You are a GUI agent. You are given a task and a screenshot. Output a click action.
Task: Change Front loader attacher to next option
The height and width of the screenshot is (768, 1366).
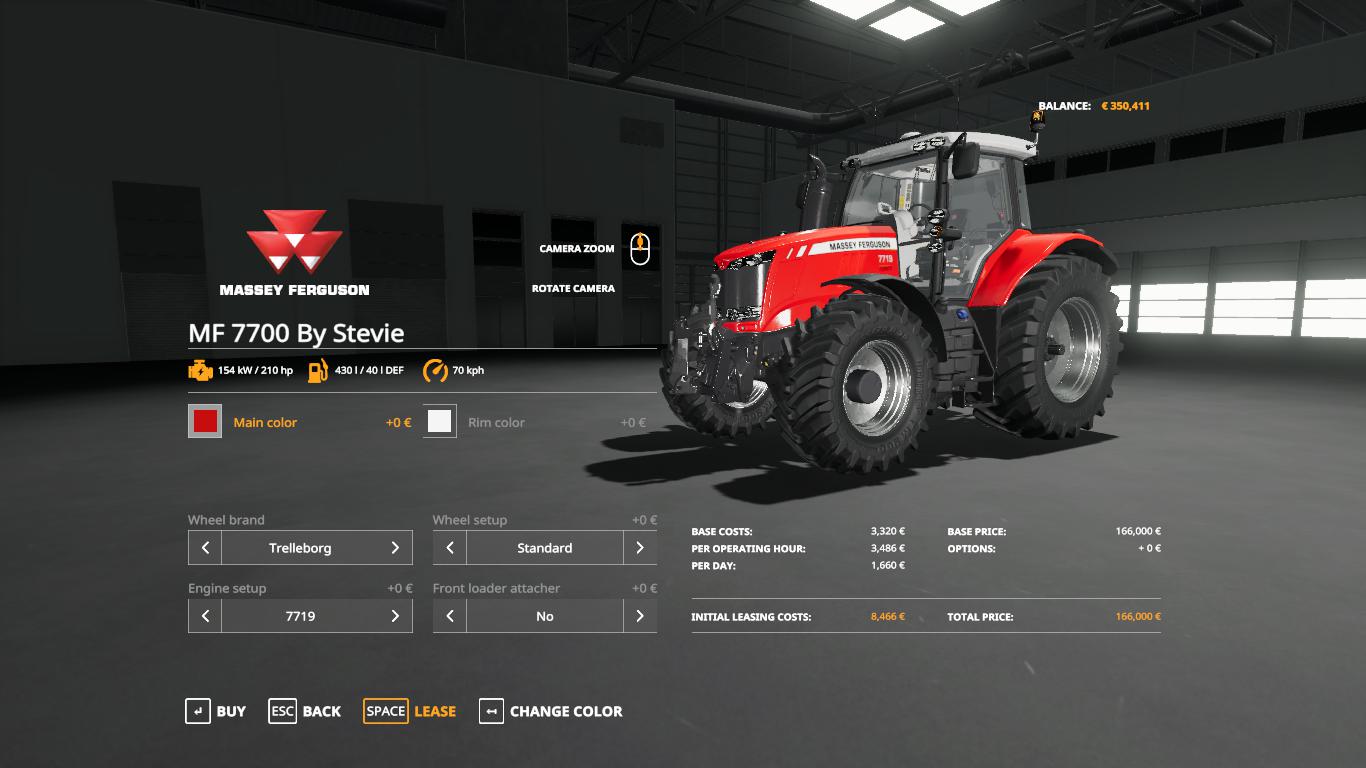[x=640, y=616]
